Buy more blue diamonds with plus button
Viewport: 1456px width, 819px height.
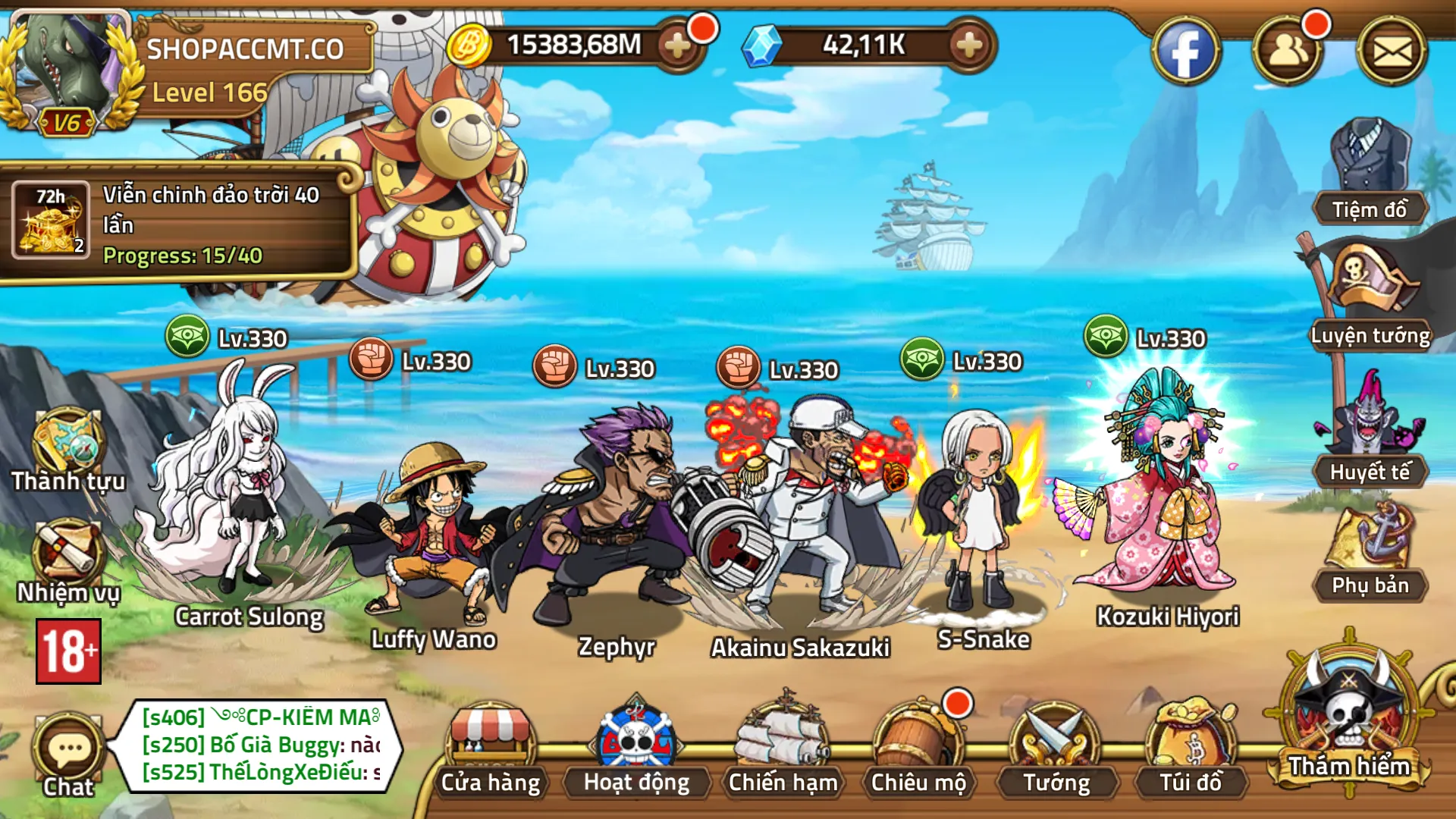(968, 46)
